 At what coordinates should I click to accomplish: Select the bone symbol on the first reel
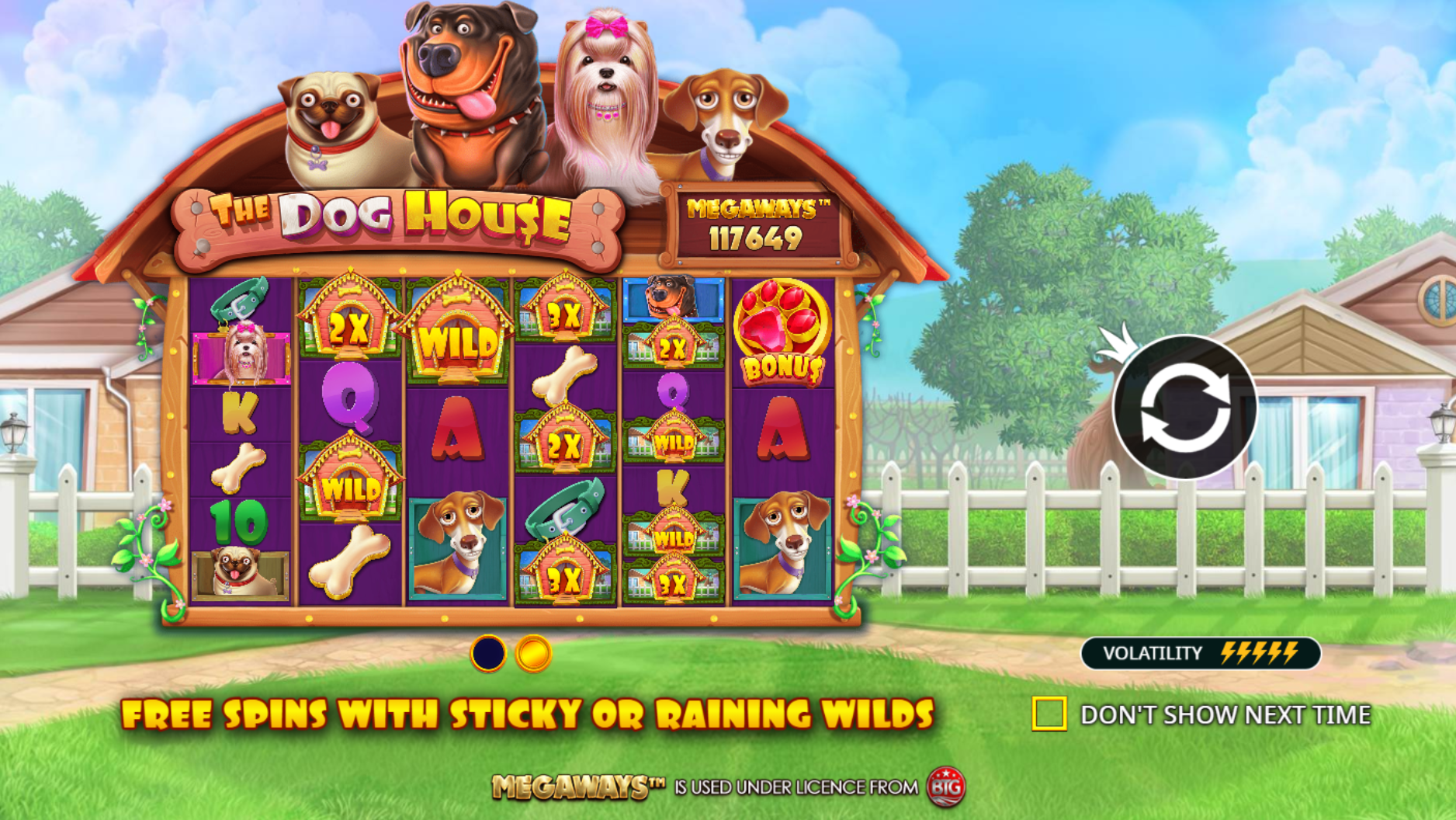237,468
